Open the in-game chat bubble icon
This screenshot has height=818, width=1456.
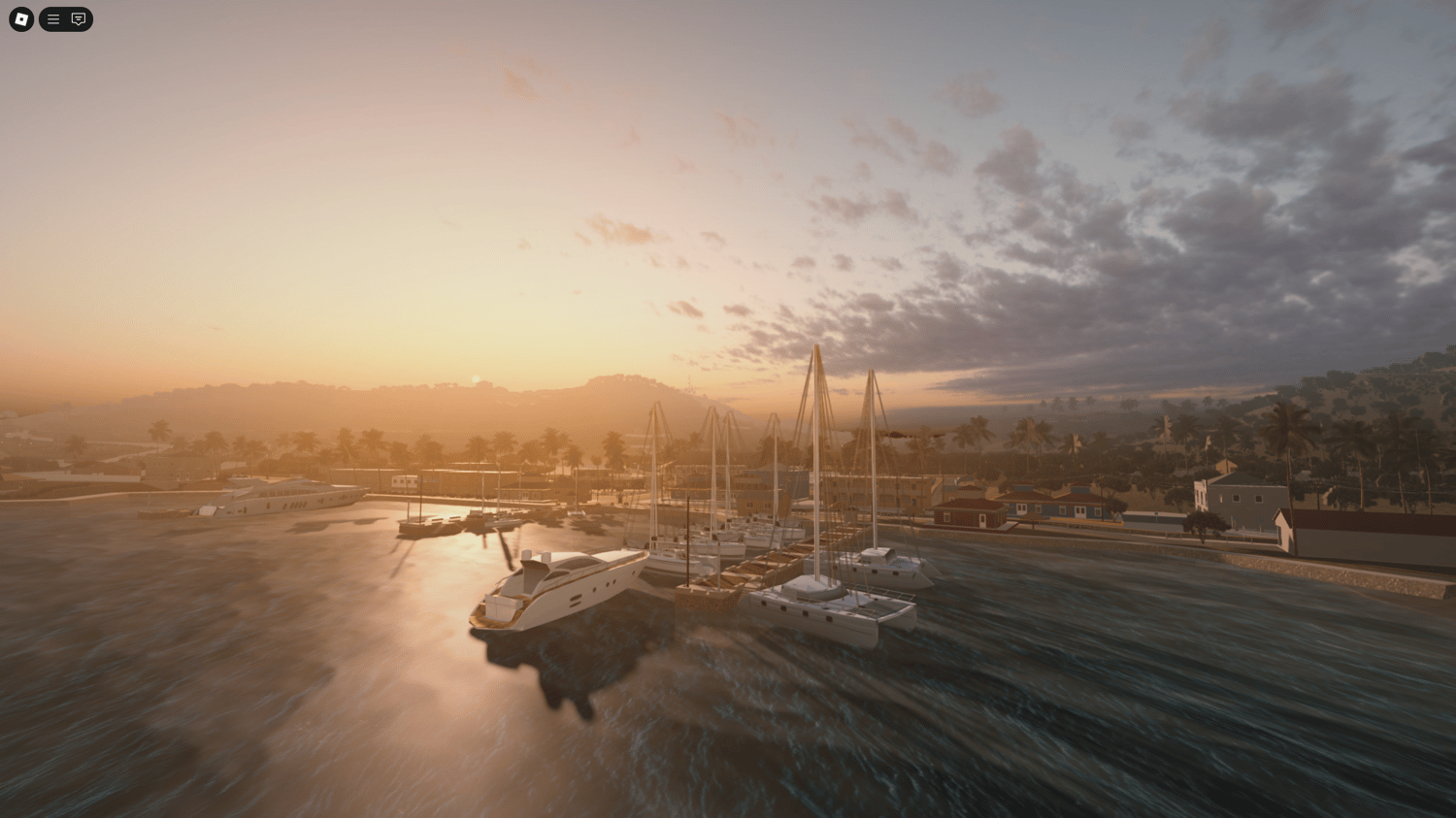pos(78,18)
